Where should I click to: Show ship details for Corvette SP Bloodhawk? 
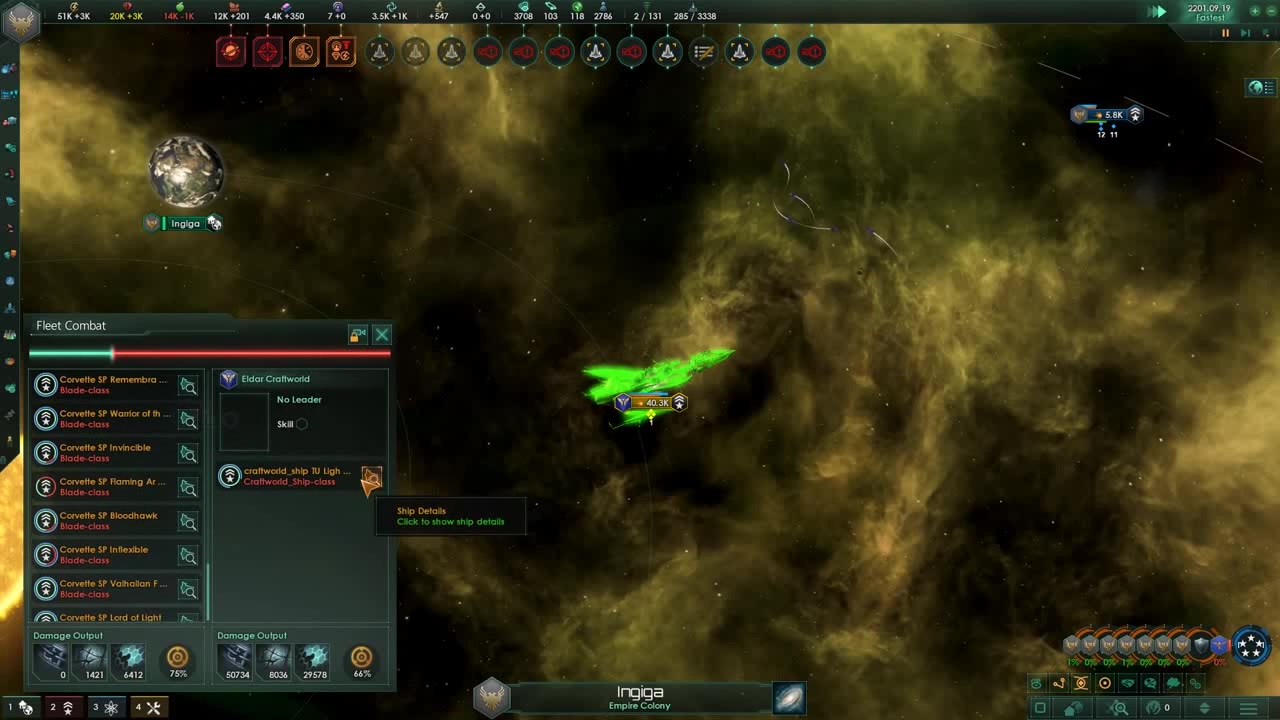click(x=188, y=521)
